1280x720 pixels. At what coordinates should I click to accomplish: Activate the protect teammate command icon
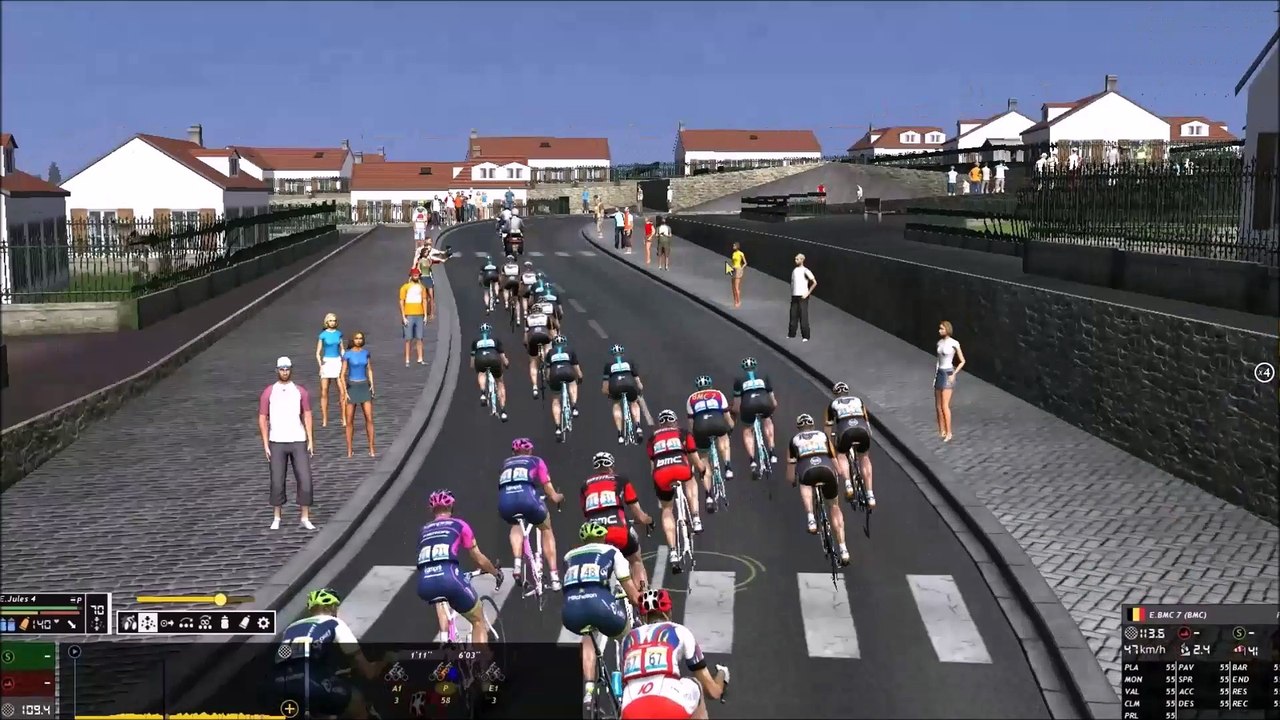point(205,623)
